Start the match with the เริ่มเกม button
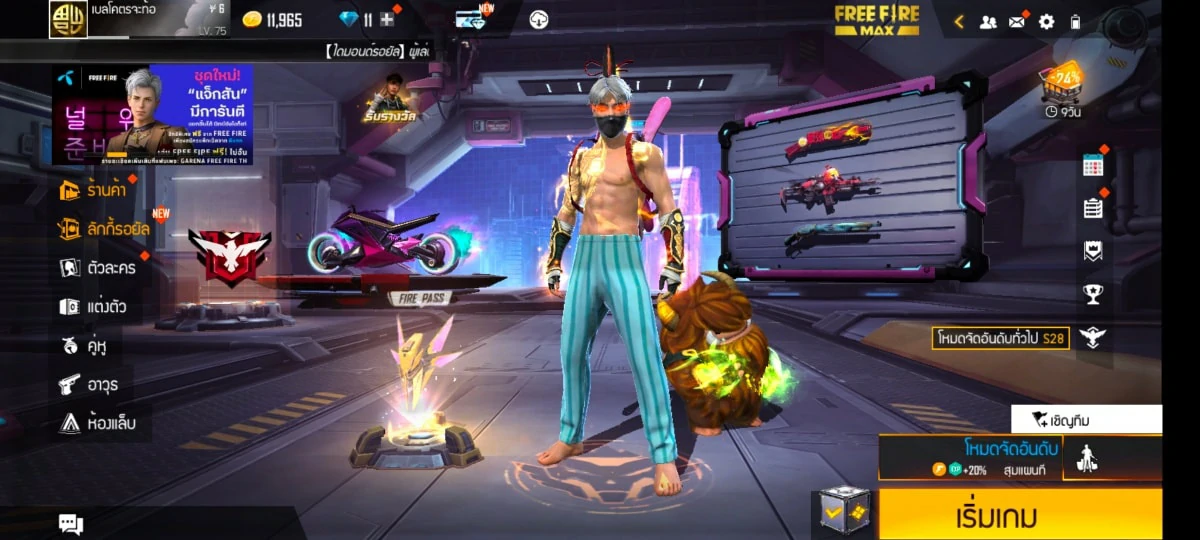Image resolution: width=1200 pixels, height=540 pixels. (x=1020, y=516)
